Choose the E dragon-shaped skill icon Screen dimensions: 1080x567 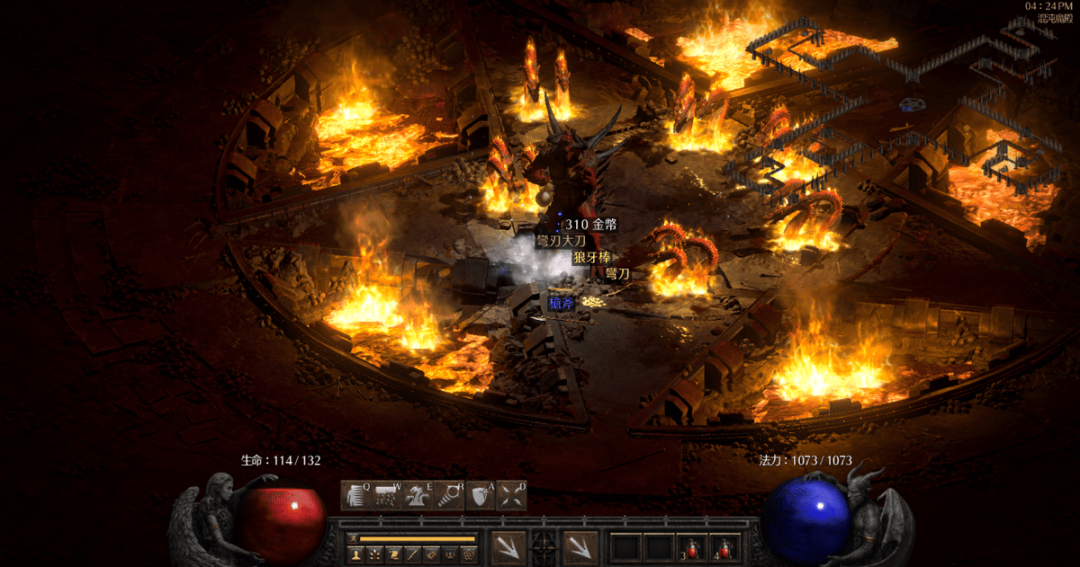click(418, 496)
